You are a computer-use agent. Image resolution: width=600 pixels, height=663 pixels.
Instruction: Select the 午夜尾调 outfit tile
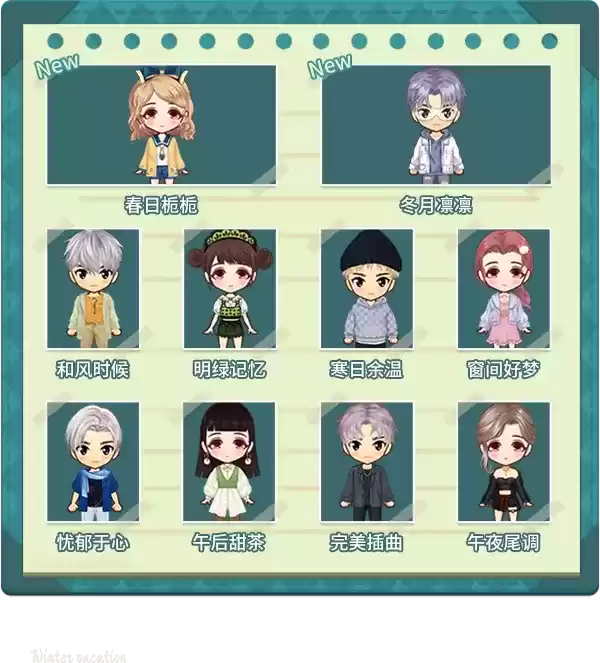tap(504, 462)
